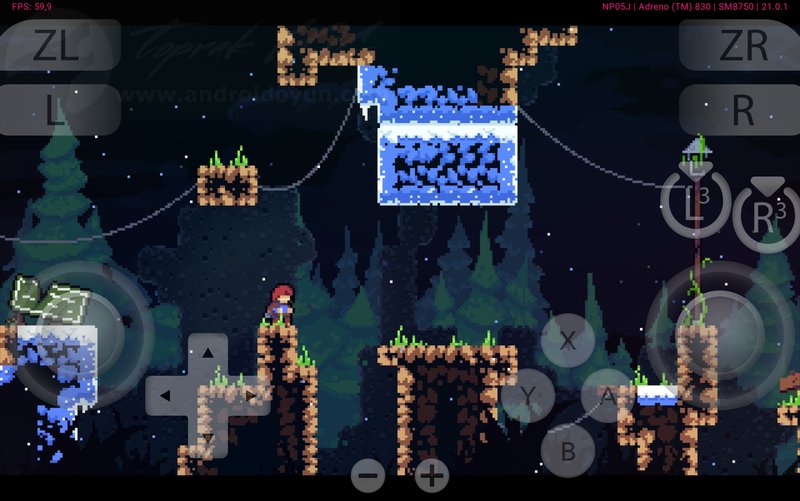Viewport: 800px width, 501px height.
Task: Tap the D-pad right arrow
Action: click(251, 396)
